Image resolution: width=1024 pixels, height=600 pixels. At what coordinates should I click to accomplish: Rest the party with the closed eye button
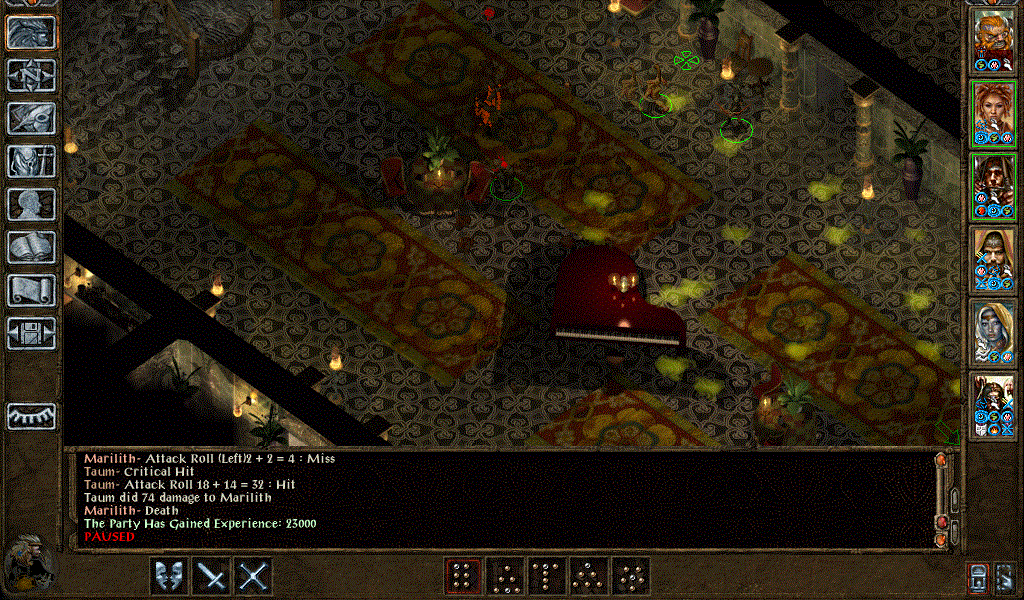point(32,416)
